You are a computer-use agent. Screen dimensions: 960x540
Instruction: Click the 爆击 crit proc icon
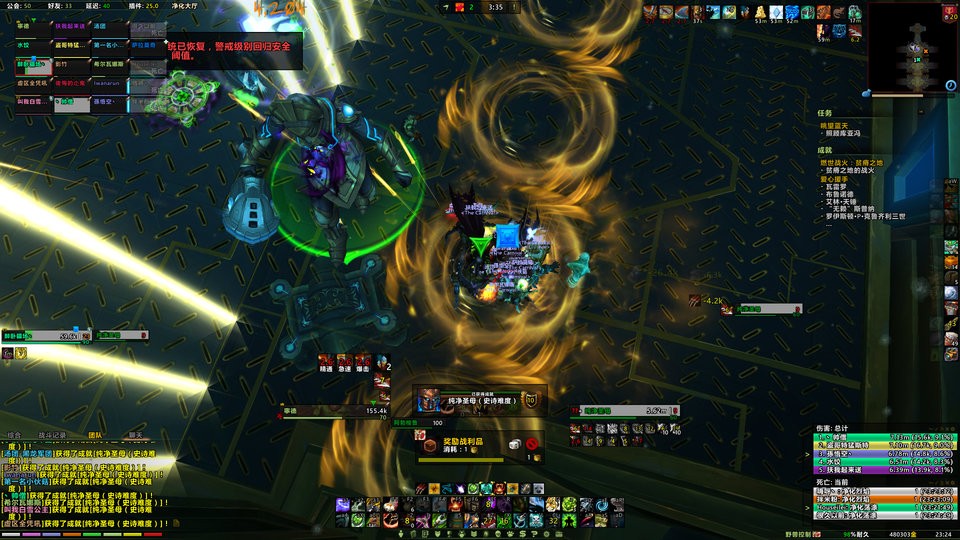click(x=362, y=362)
